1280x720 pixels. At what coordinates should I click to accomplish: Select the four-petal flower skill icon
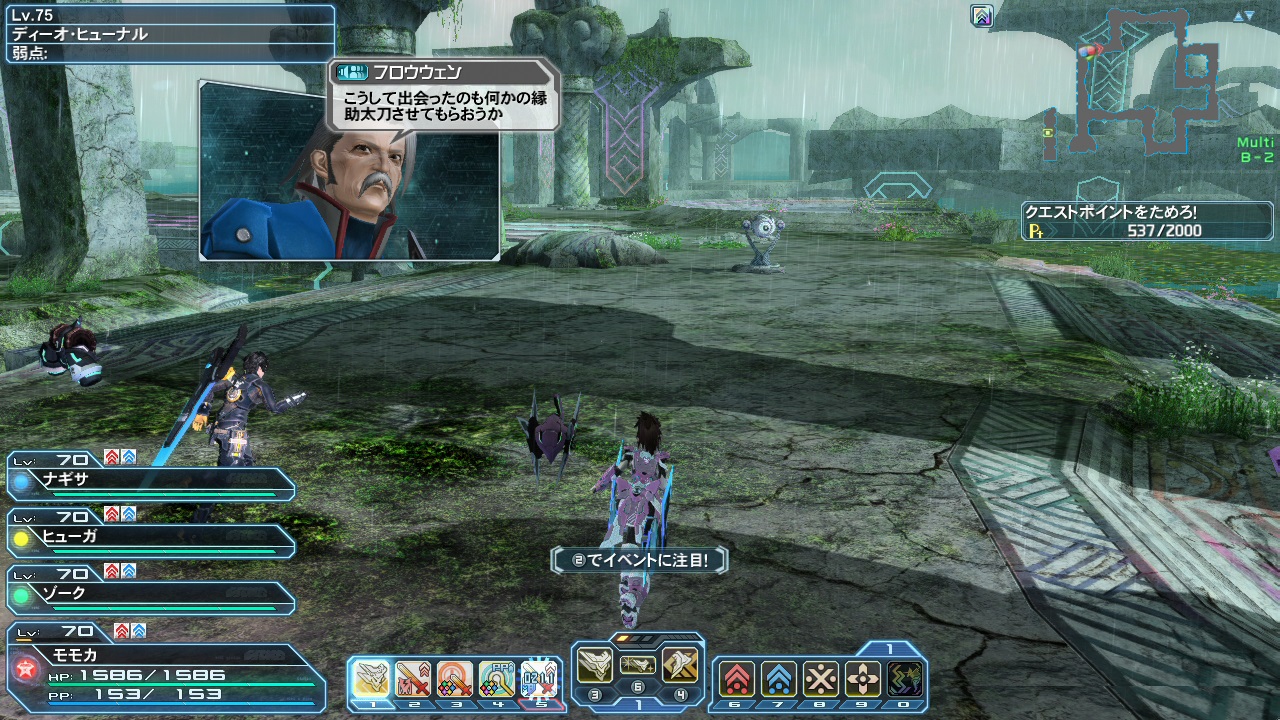click(x=863, y=680)
